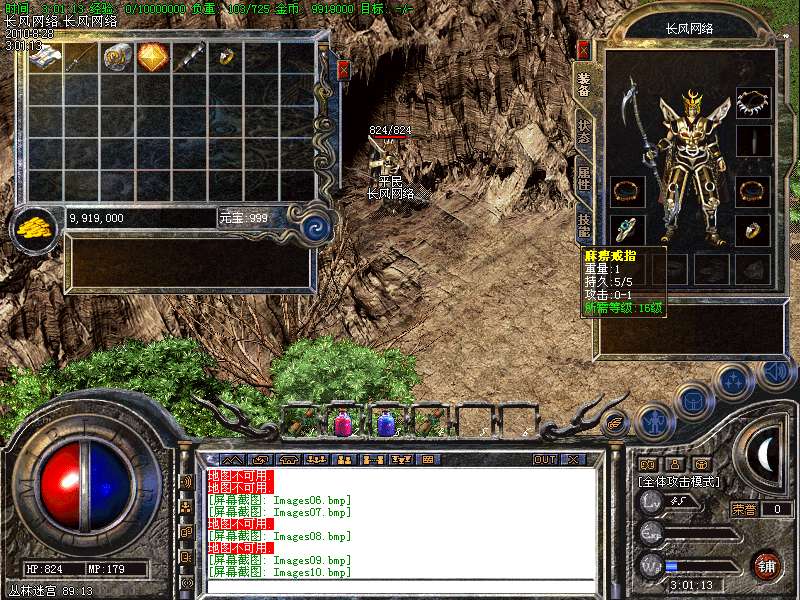Click the gold ingots pile icon
This screenshot has height=600, width=800.
tap(36, 227)
